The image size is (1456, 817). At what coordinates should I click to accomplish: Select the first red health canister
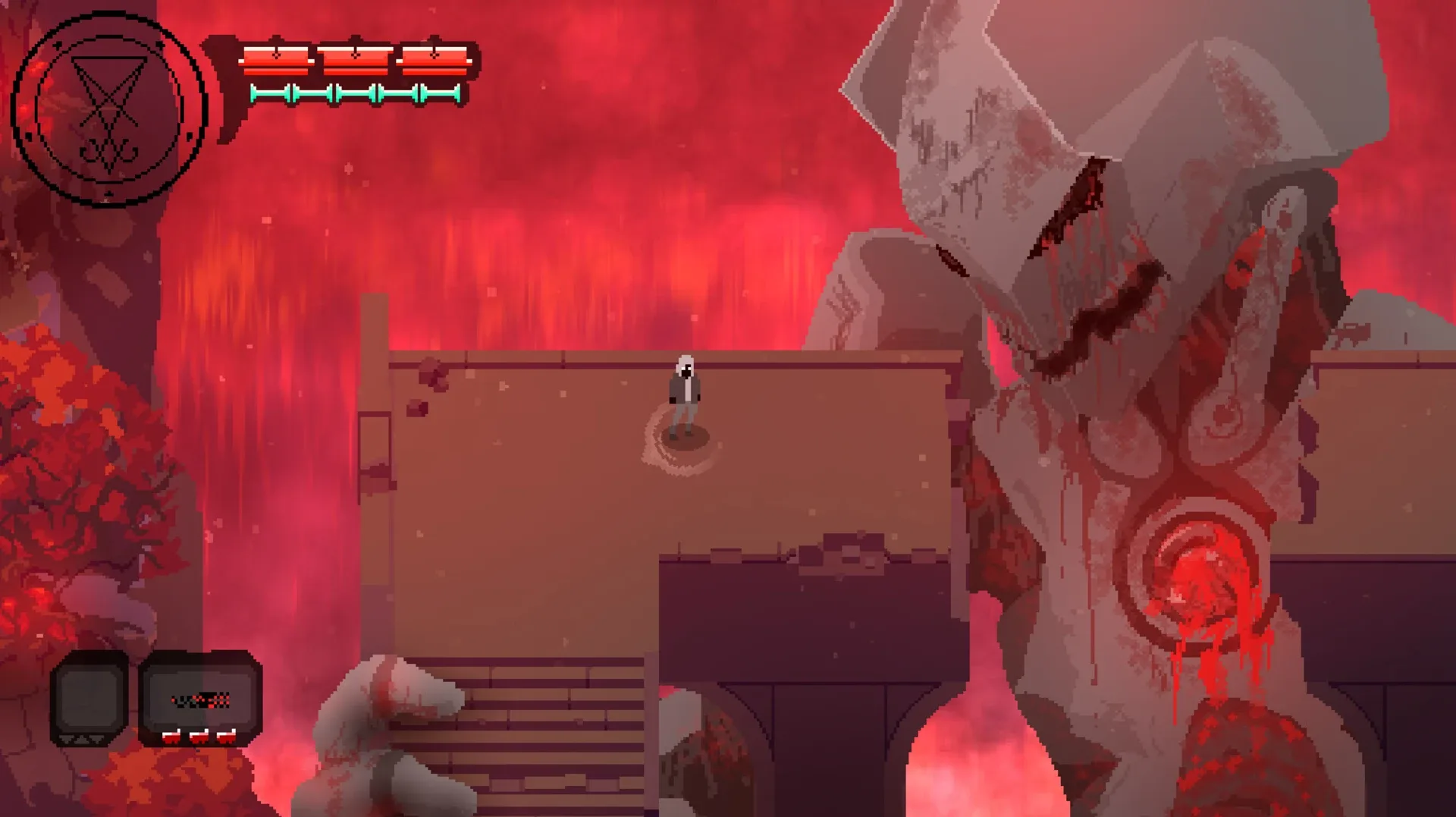coord(277,59)
